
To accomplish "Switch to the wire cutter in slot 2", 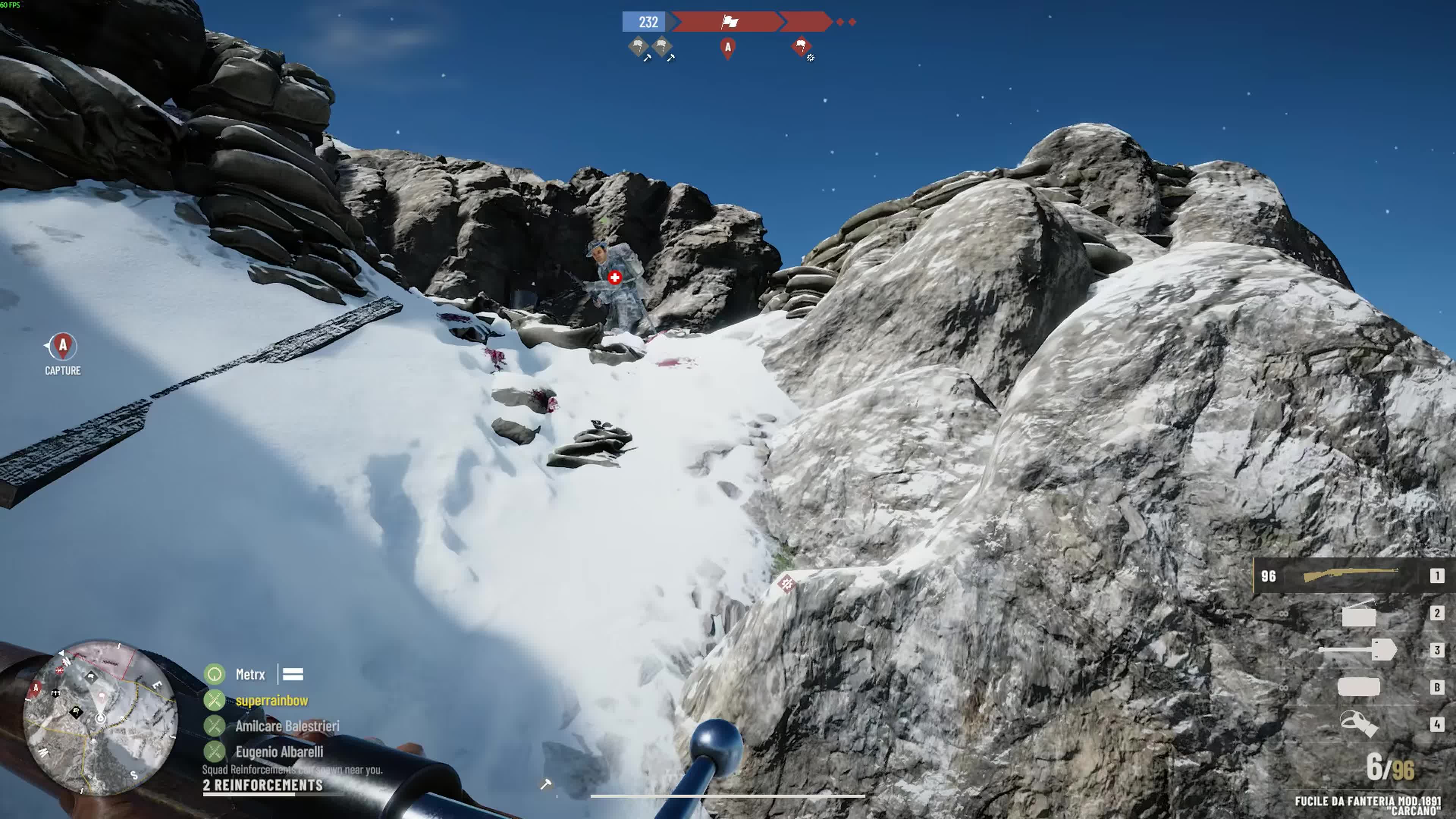I will pyautogui.click(x=1359, y=614).
